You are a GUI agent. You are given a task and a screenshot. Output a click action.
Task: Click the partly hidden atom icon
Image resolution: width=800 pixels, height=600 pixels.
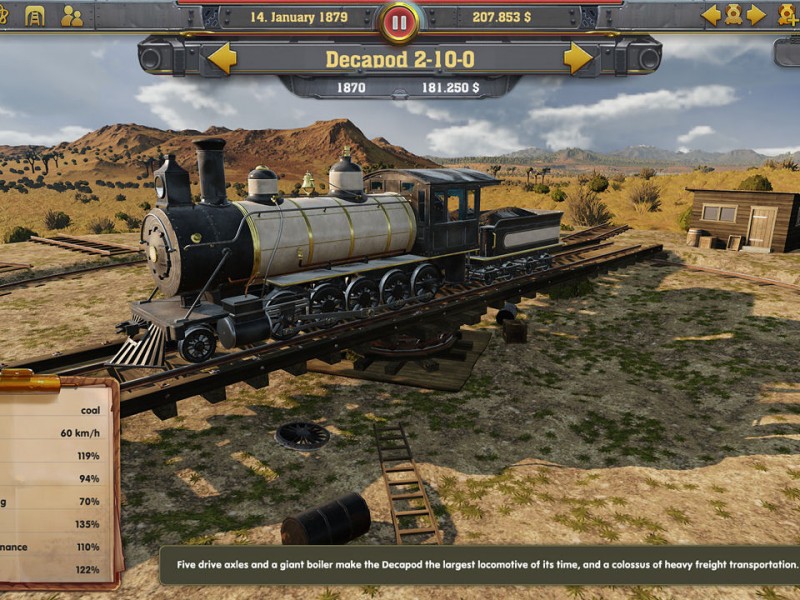coord(3,15)
